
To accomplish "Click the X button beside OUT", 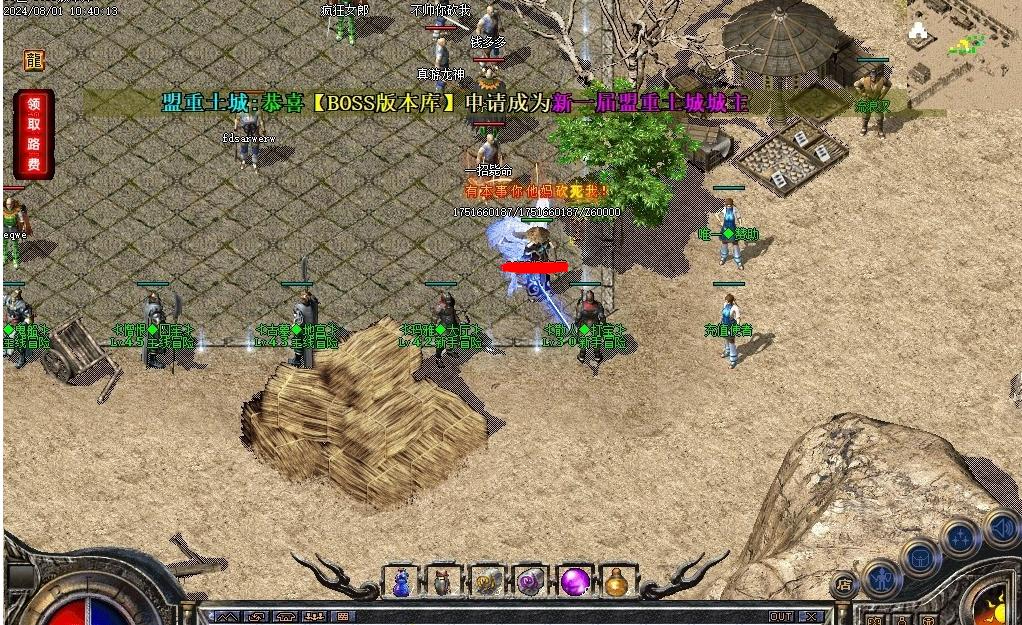I will click(x=811, y=617).
